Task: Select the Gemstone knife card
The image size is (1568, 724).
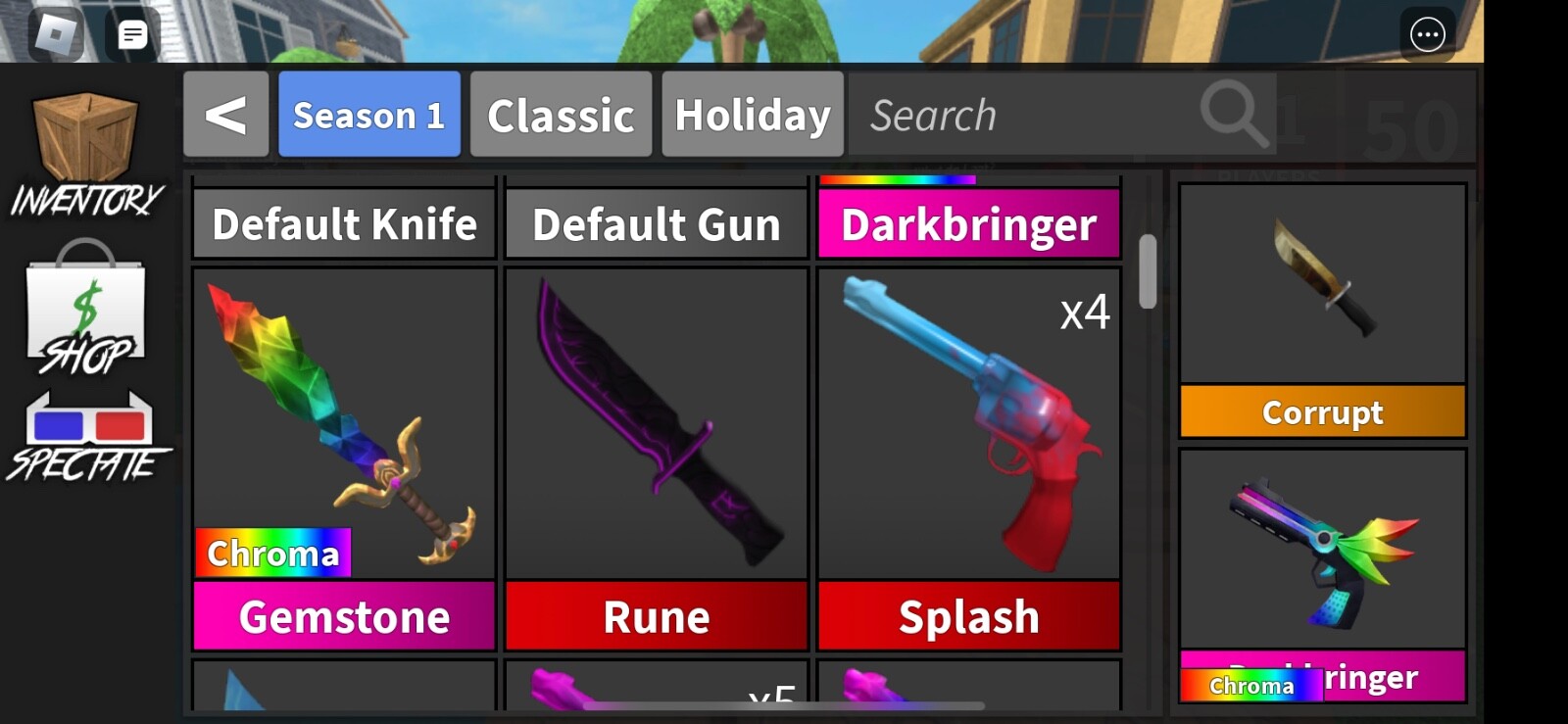Action: pos(343,421)
